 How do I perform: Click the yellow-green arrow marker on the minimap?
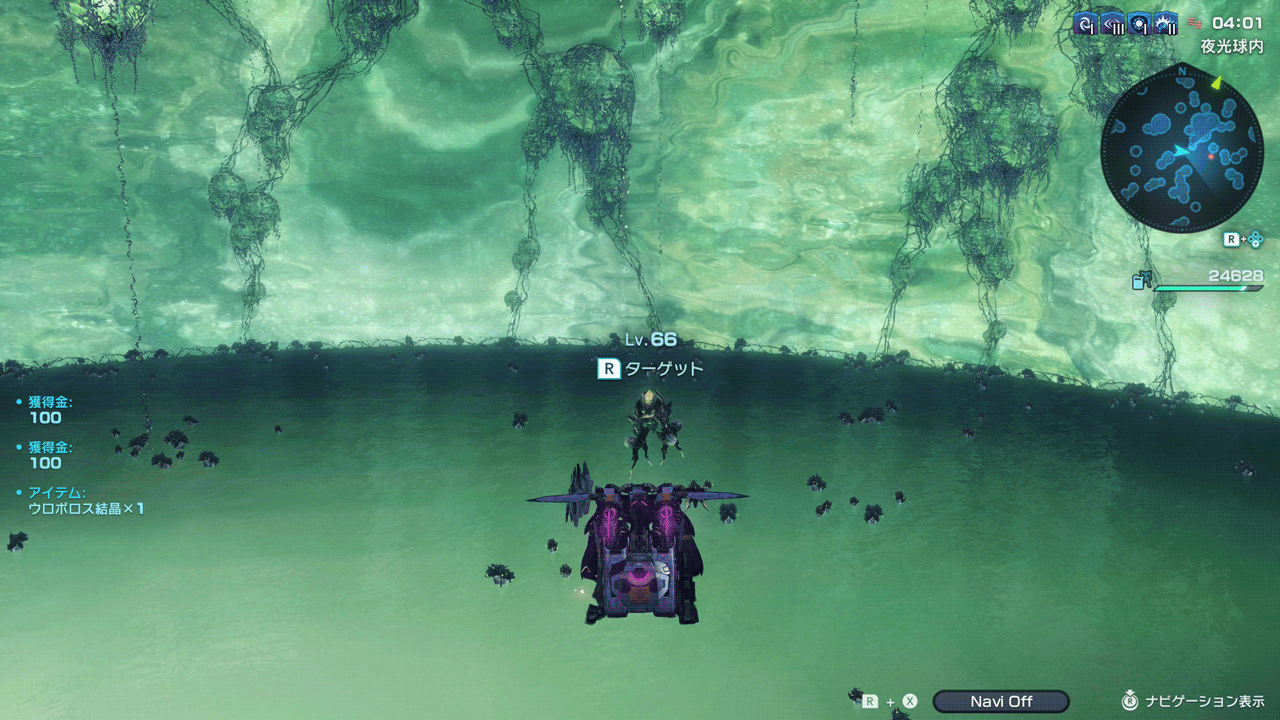pos(1217,83)
